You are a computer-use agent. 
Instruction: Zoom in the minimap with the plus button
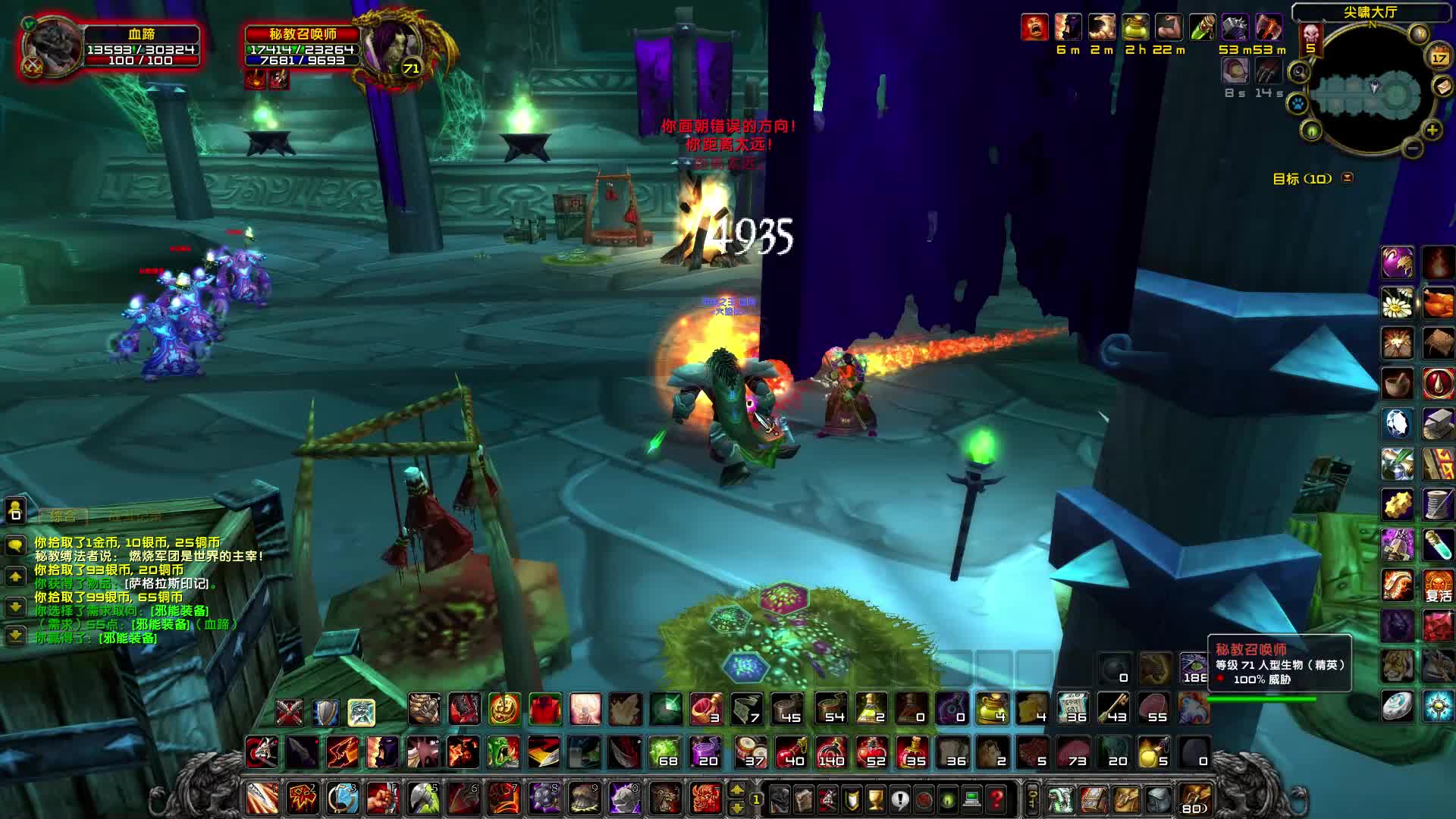[x=1432, y=130]
